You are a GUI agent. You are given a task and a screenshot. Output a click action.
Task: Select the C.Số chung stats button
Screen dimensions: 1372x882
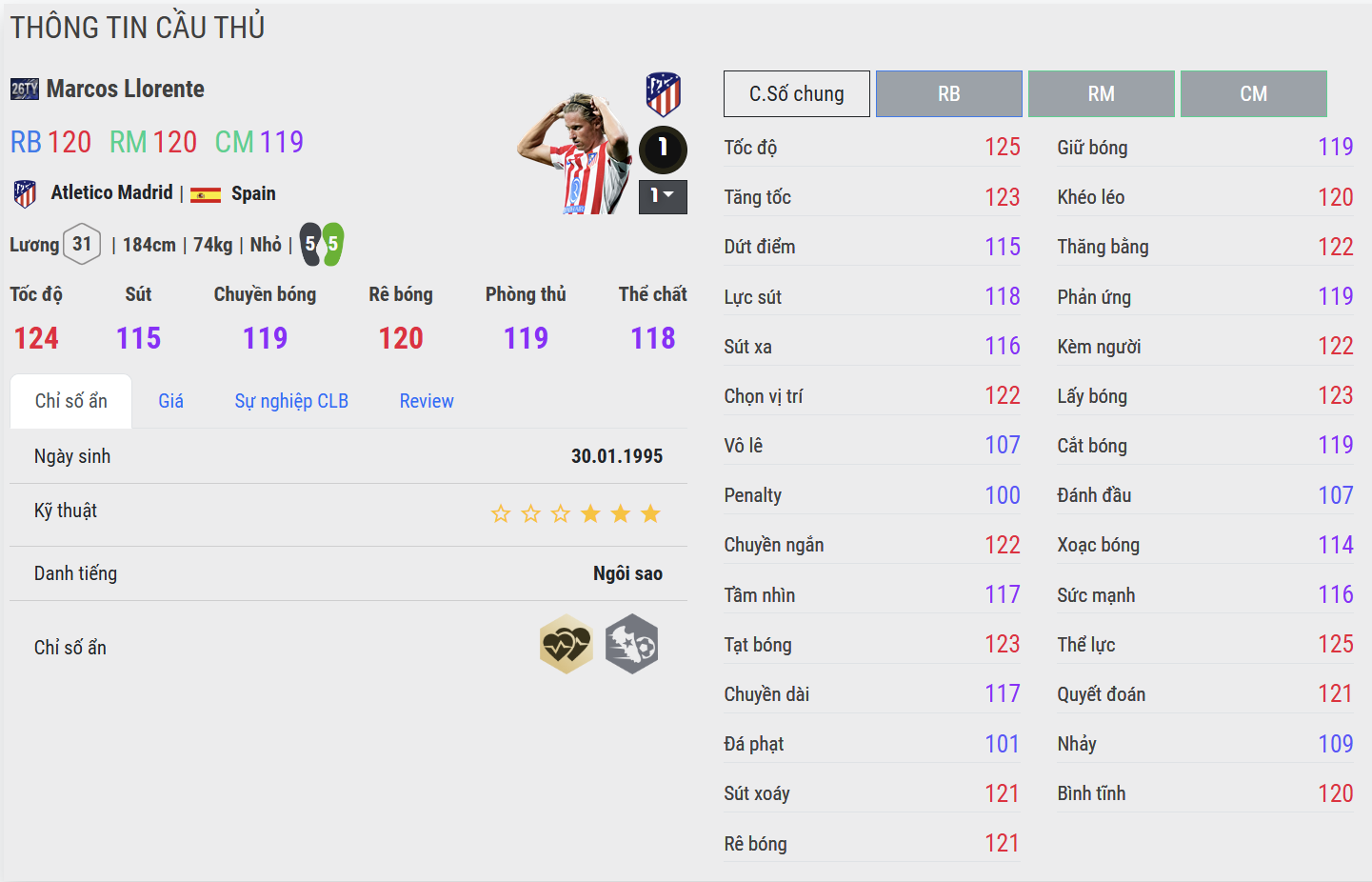pyautogui.click(x=796, y=94)
